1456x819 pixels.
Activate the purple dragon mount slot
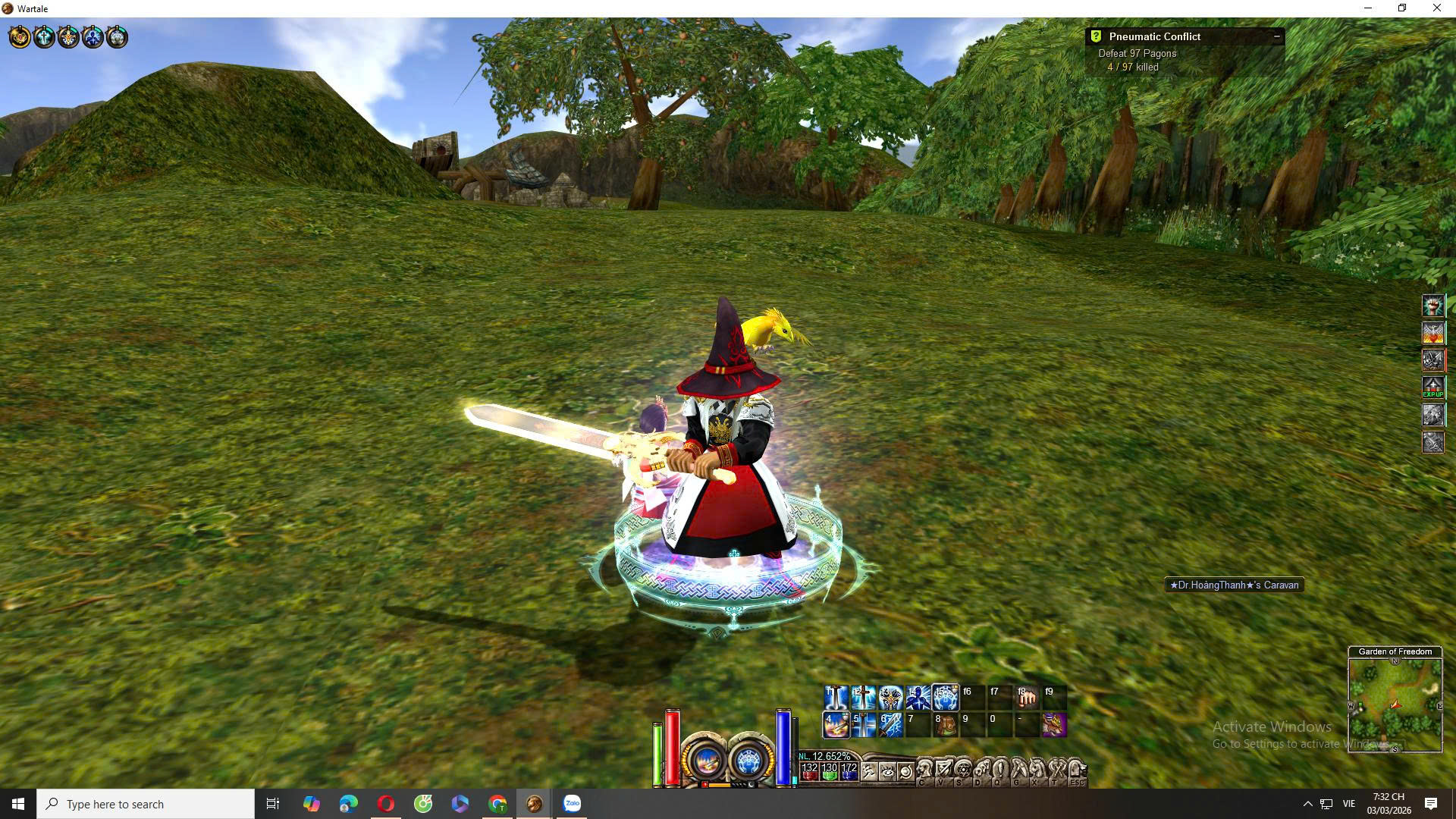click(1054, 725)
